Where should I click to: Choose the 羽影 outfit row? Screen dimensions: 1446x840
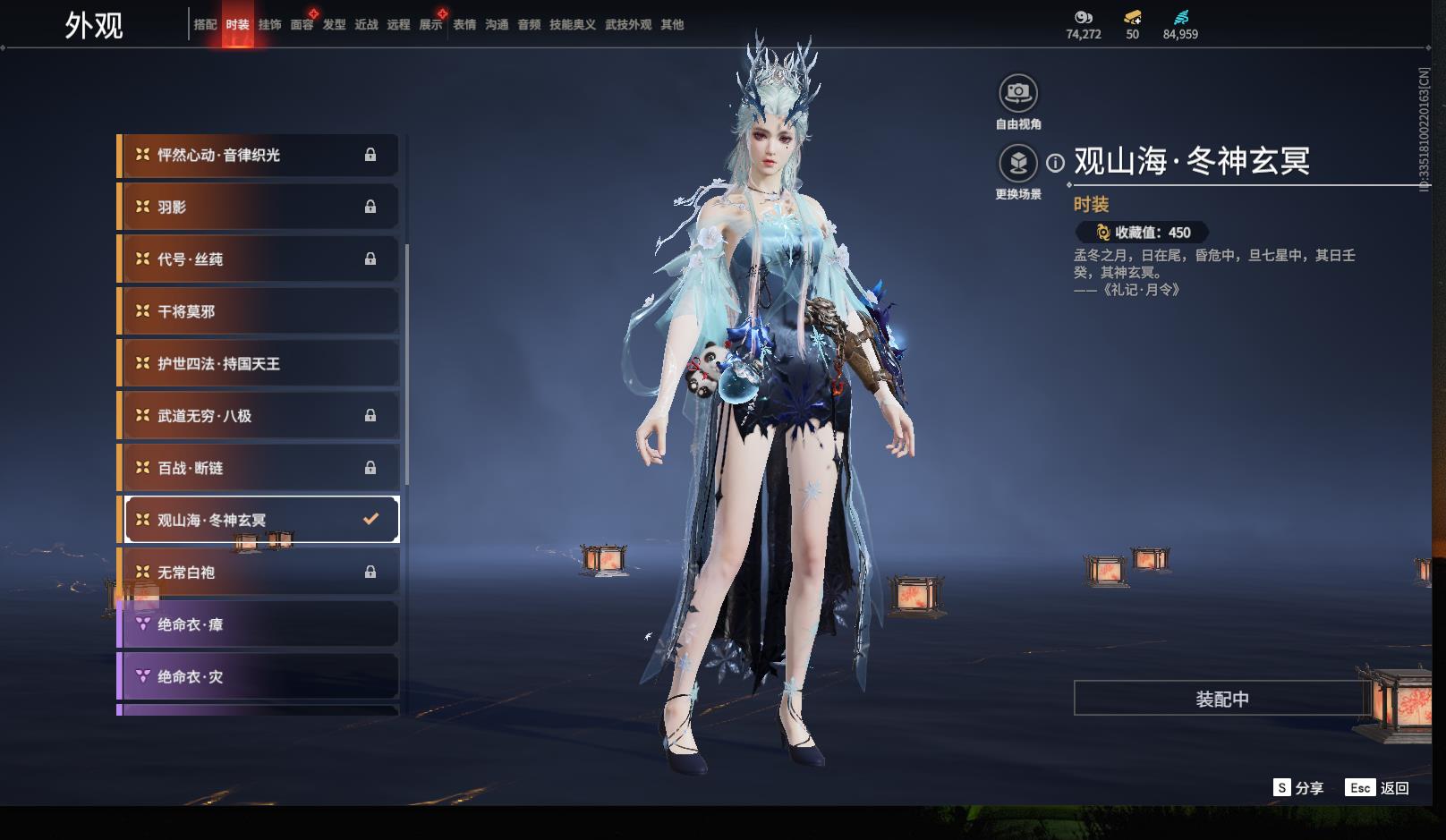click(x=259, y=208)
